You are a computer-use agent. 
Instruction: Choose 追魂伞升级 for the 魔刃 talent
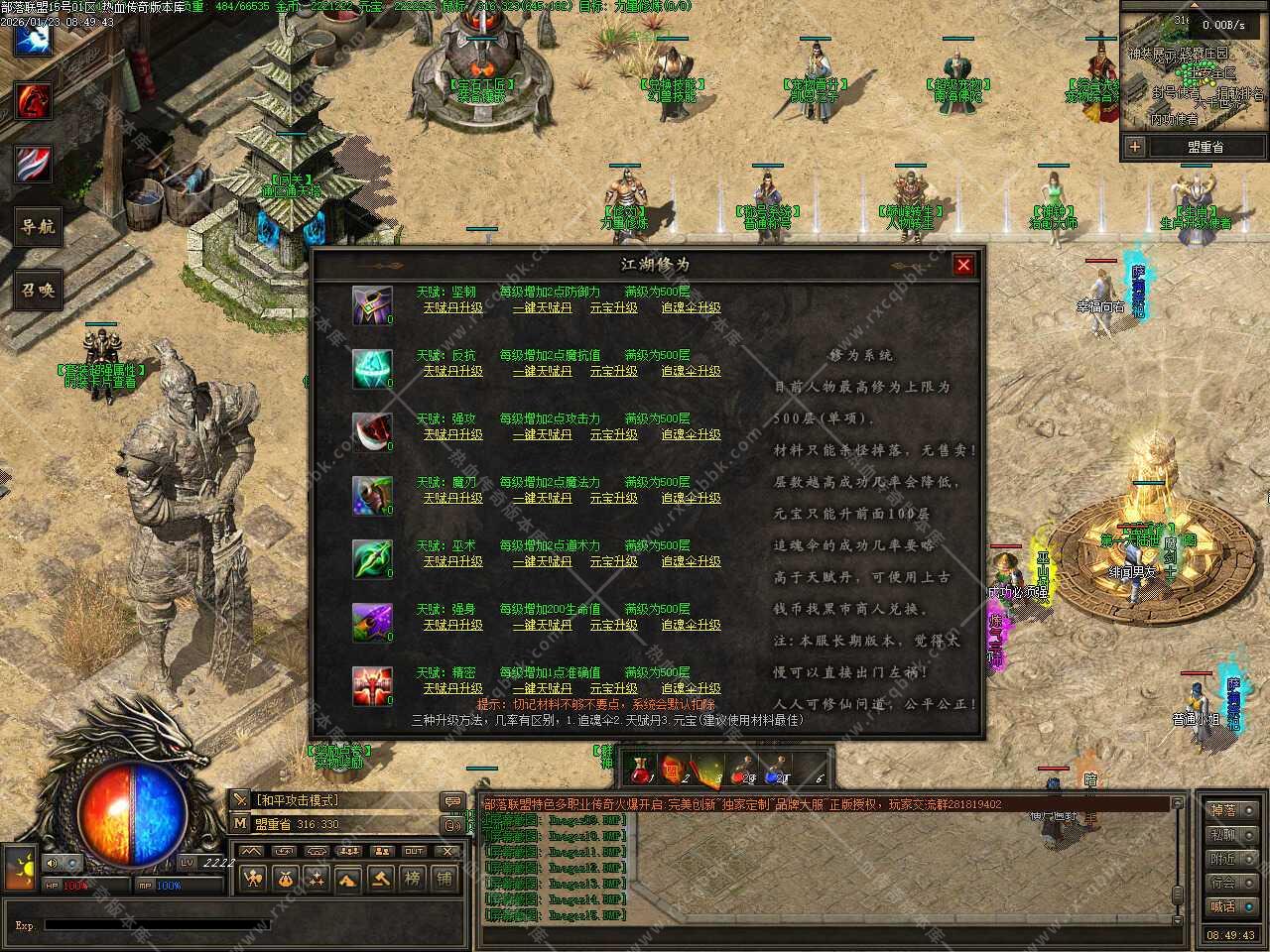coord(691,498)
